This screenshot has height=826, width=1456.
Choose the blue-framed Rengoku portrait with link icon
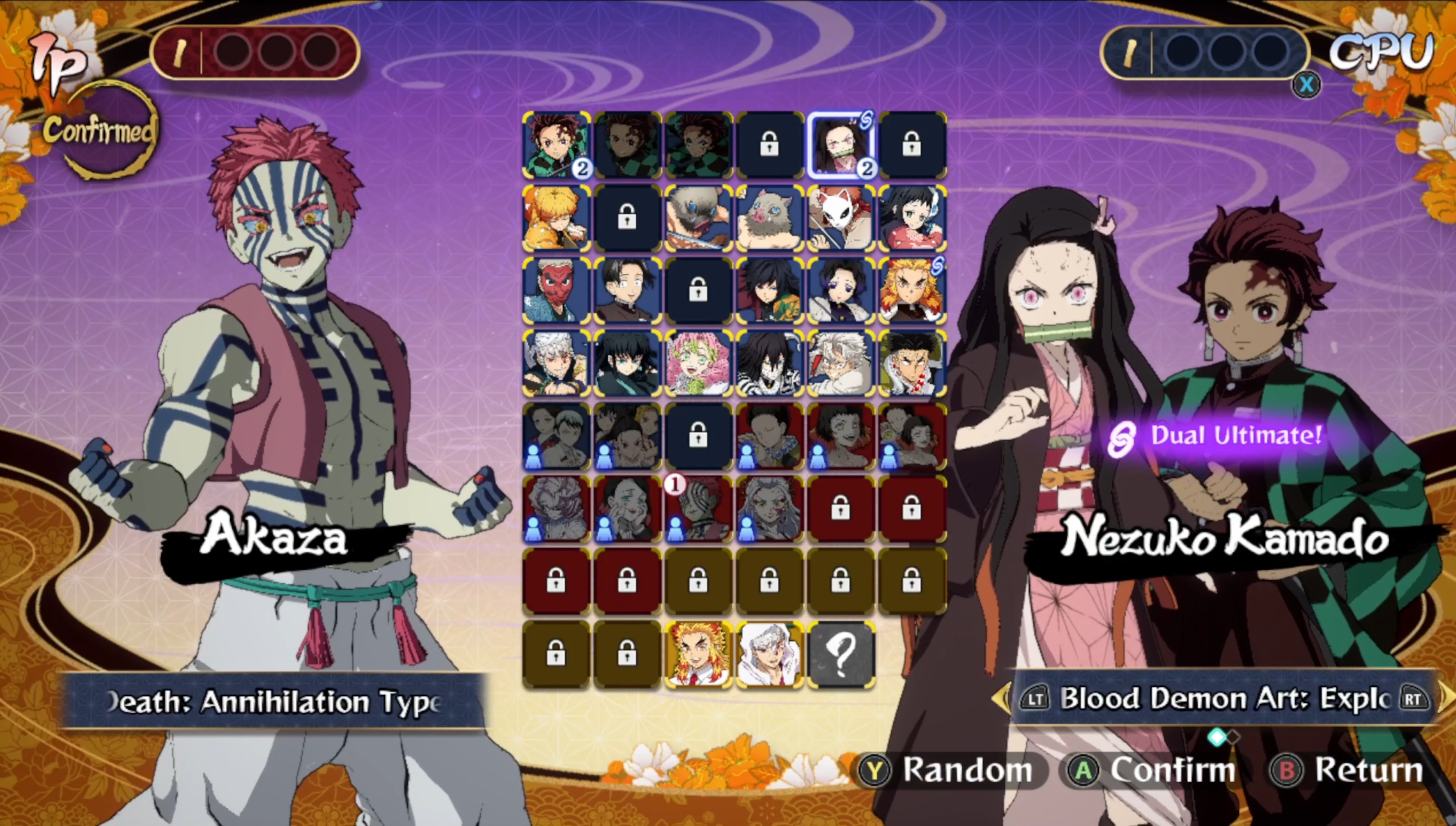point(912,291)
